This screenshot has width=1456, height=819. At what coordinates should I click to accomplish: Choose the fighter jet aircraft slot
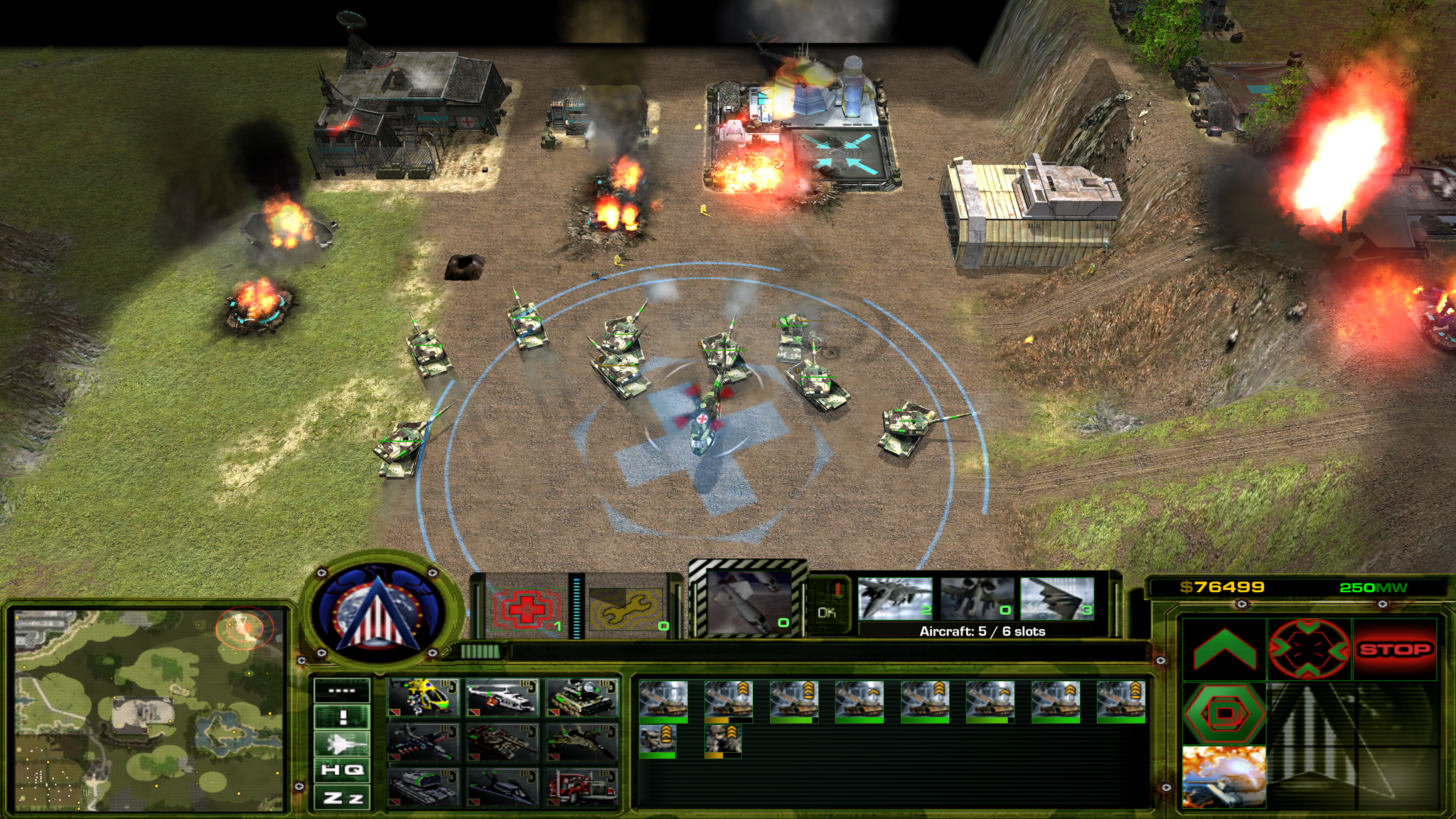894,599
